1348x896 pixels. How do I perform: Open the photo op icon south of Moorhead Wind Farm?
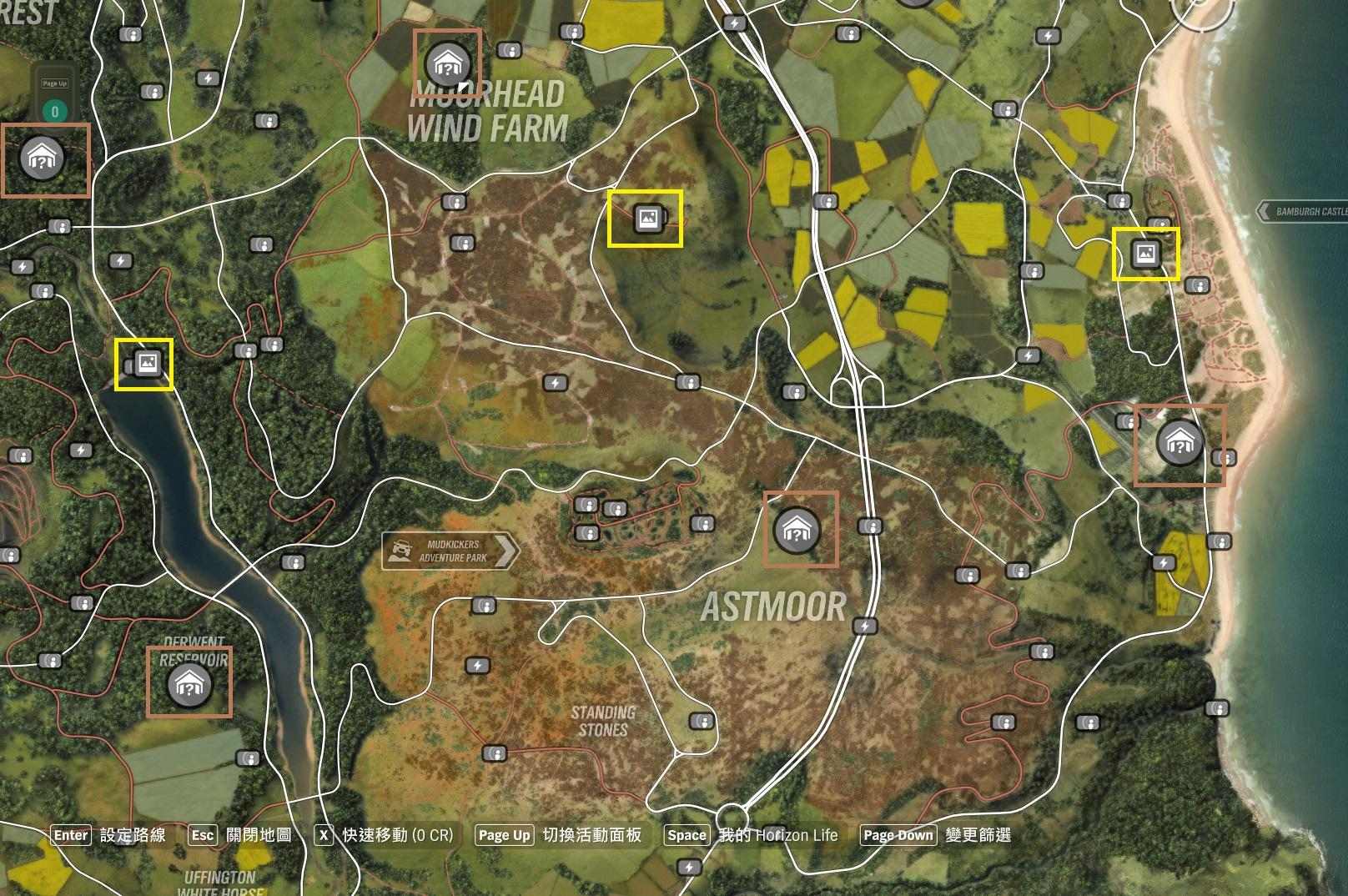[648, 219]
